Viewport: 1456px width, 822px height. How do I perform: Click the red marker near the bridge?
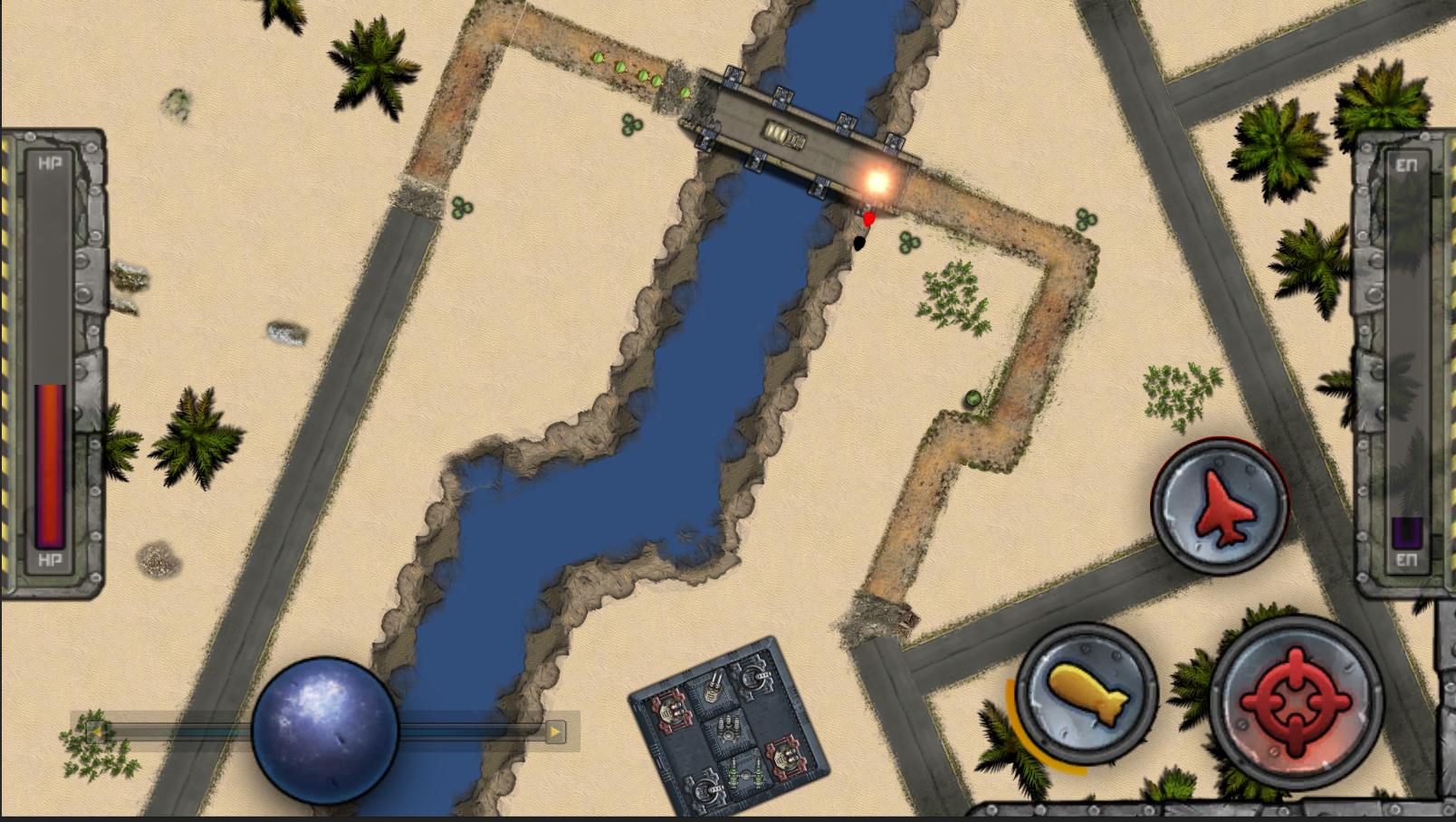coord(867,217)
